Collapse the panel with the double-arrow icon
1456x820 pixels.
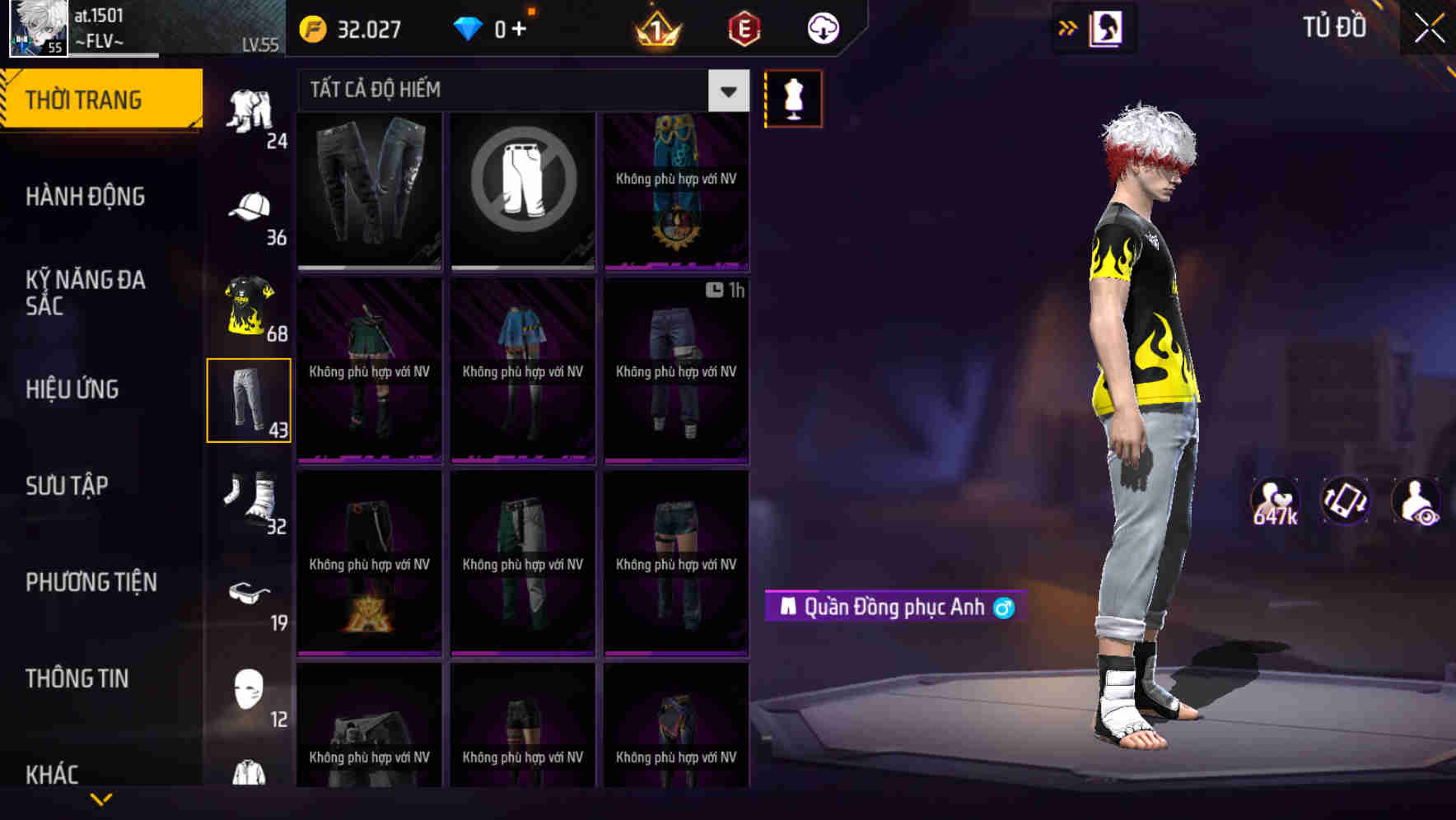coord(1067,27)
